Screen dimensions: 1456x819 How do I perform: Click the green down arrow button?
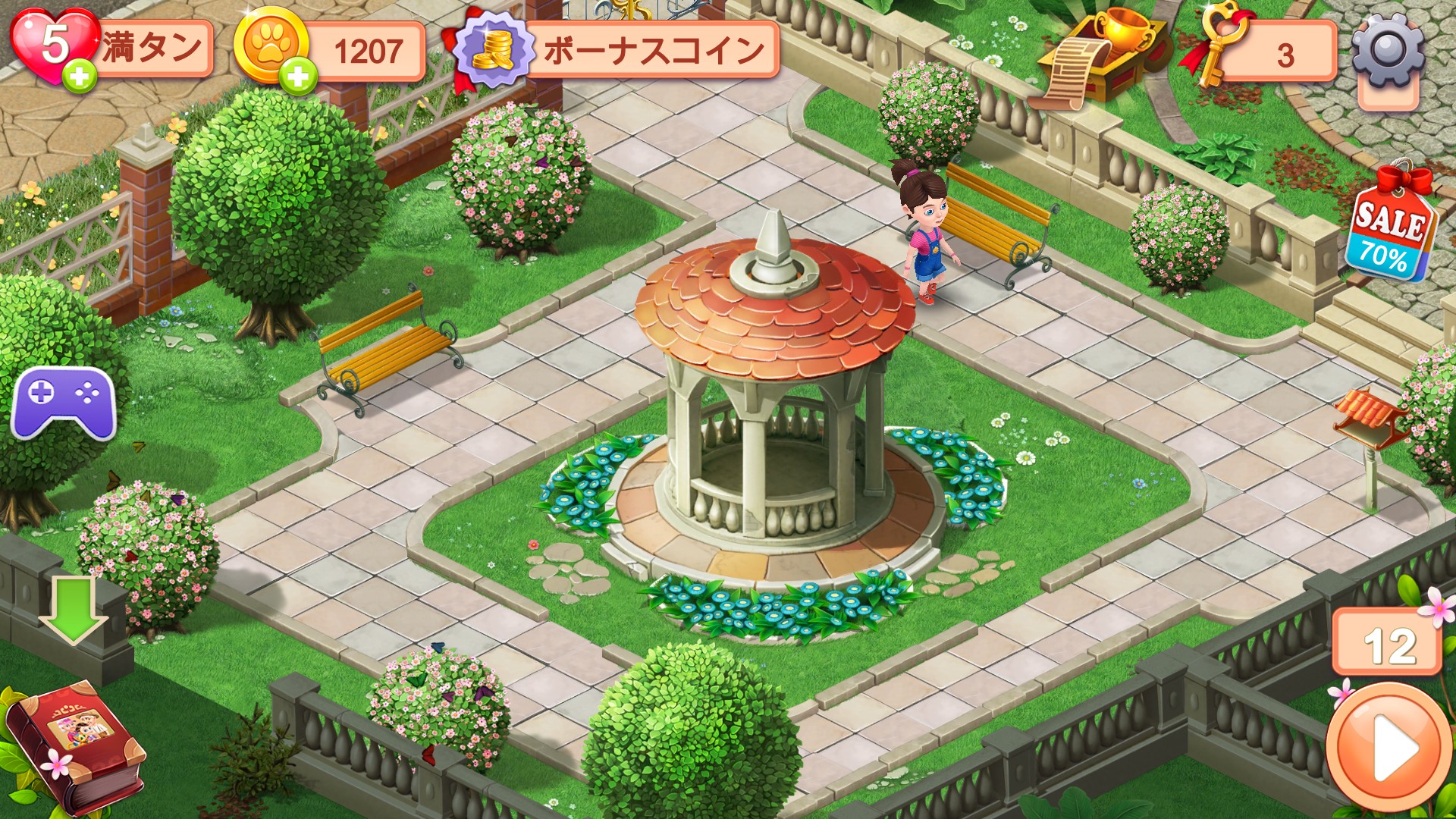point(73,608)
